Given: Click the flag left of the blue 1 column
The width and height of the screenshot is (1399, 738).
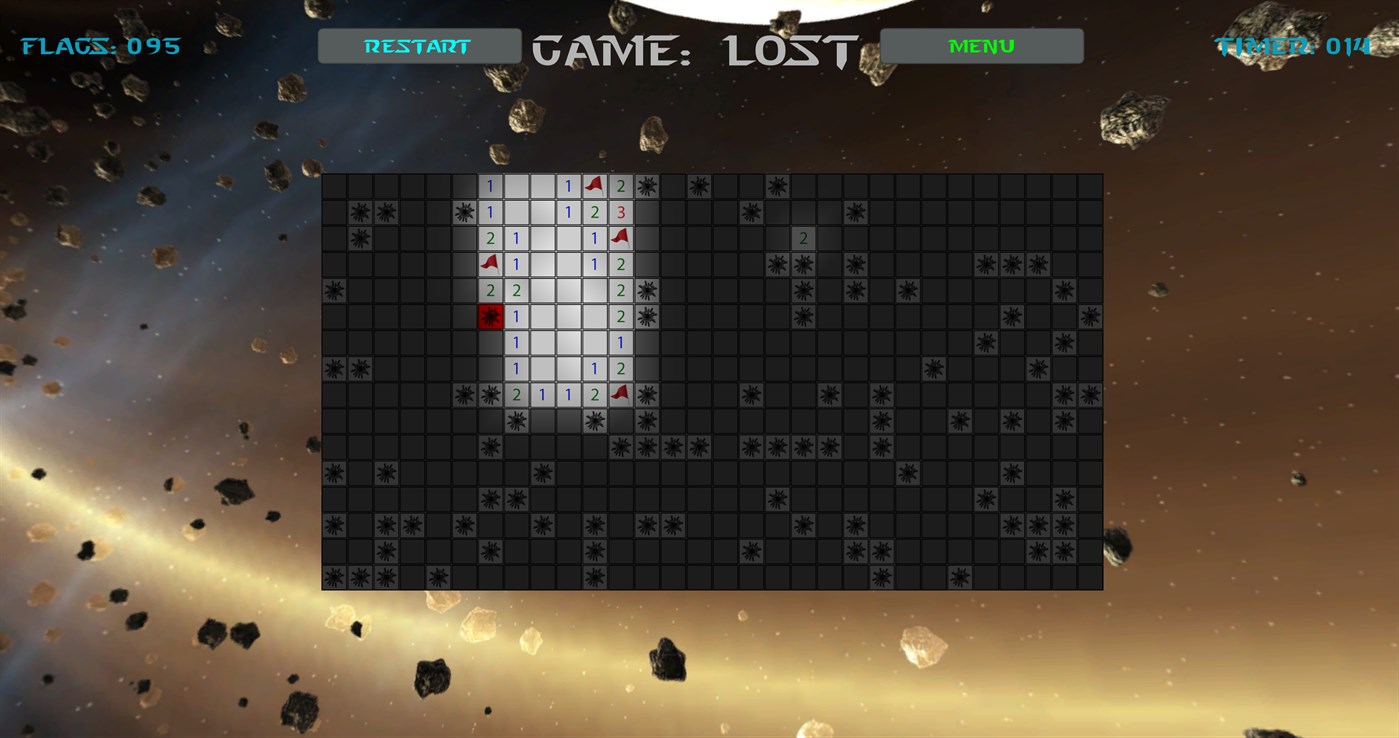Looking at the screenshot, I should click(x=489, y=262).
